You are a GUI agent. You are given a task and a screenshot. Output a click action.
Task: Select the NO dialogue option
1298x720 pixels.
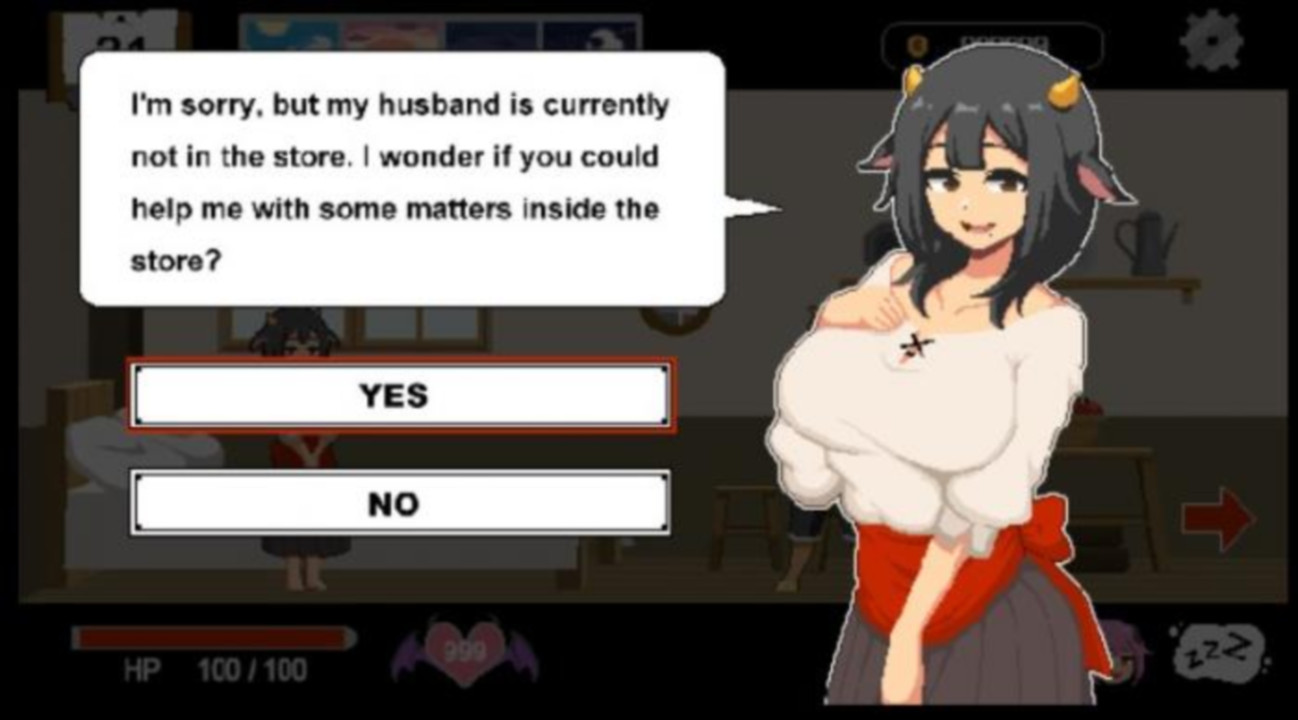(x=400, y=503)
